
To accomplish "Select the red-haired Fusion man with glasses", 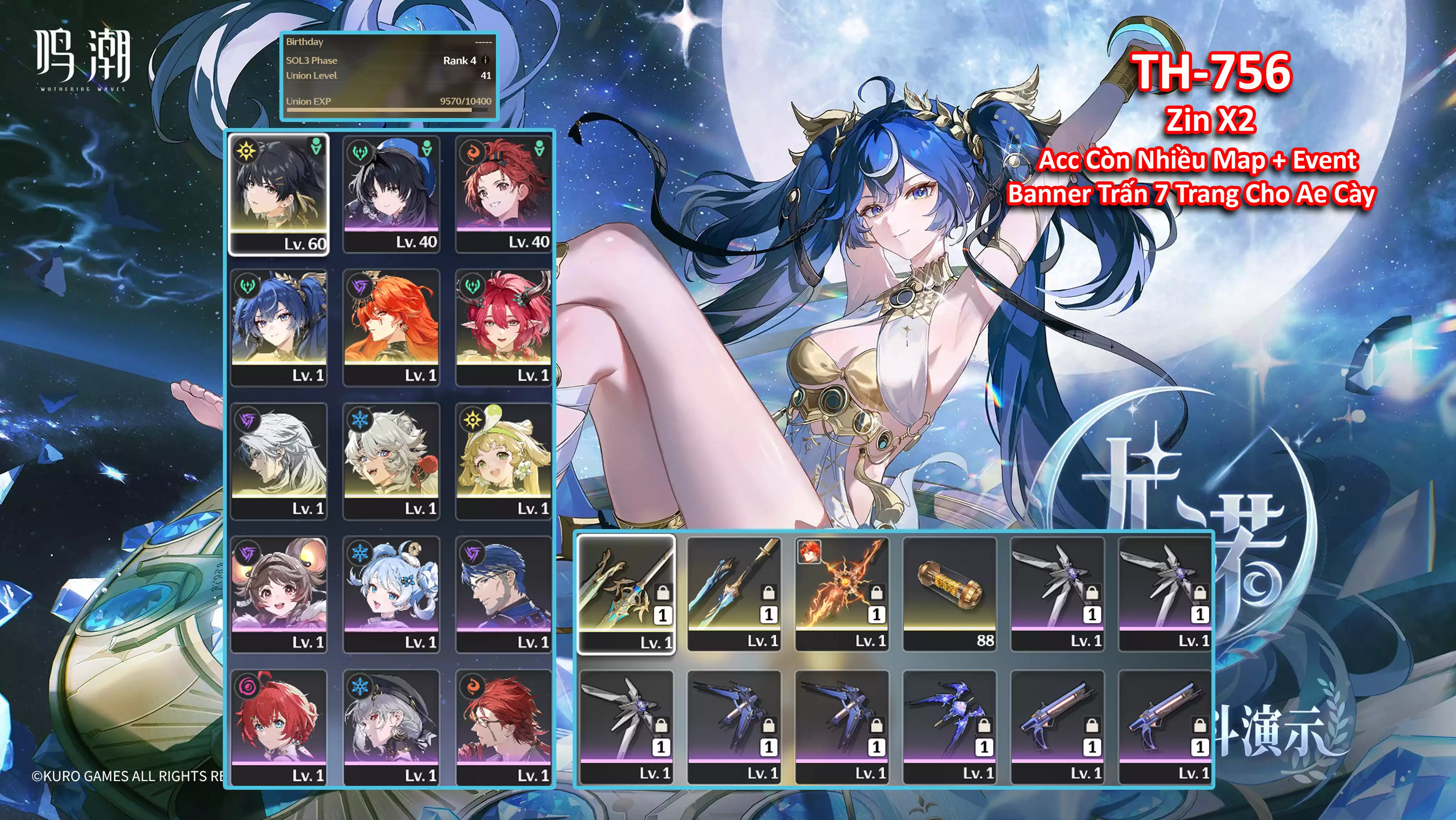I will 504,726.
